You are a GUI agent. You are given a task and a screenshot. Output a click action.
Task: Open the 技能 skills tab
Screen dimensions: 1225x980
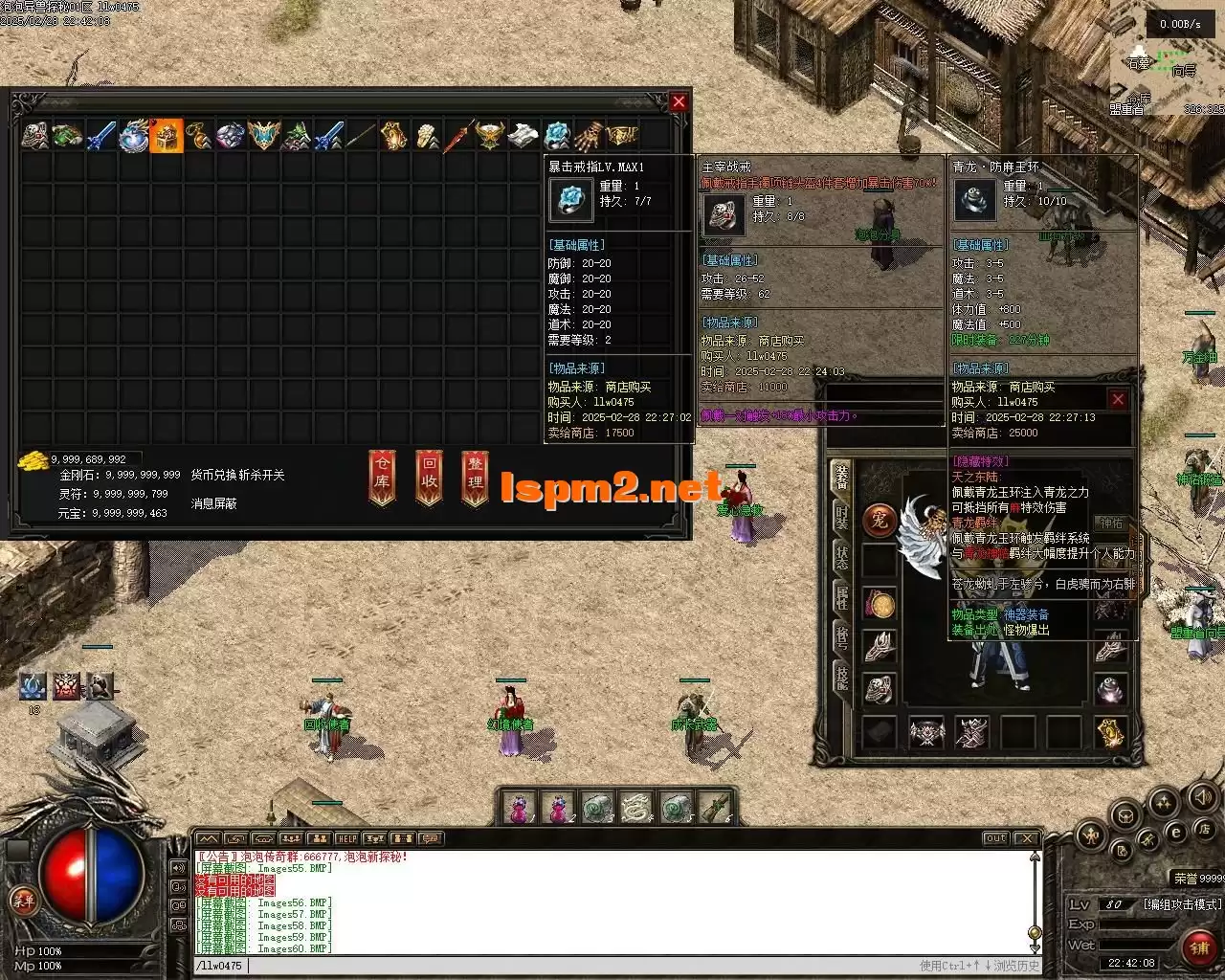tap(841, 677)
